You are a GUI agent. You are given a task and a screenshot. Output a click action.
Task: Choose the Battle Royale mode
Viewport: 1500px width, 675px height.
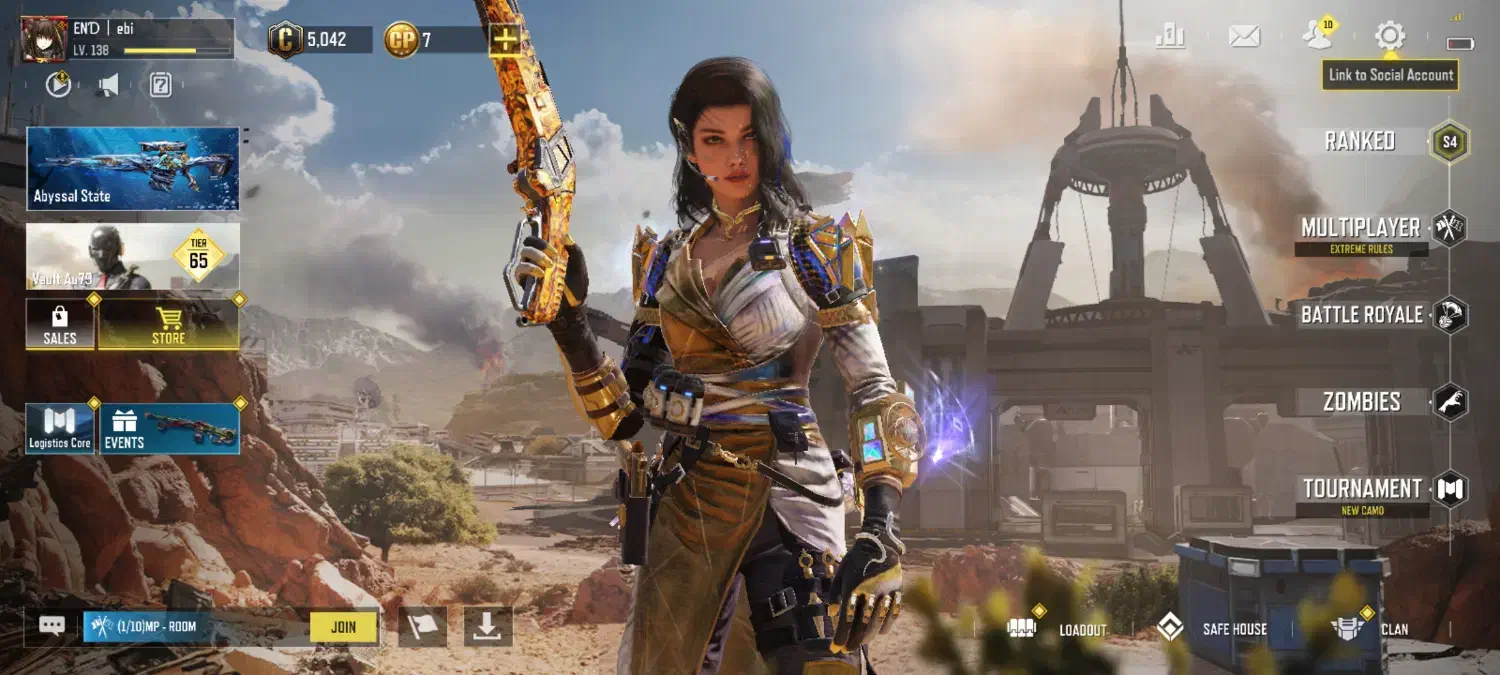(x=1362, y=315)
